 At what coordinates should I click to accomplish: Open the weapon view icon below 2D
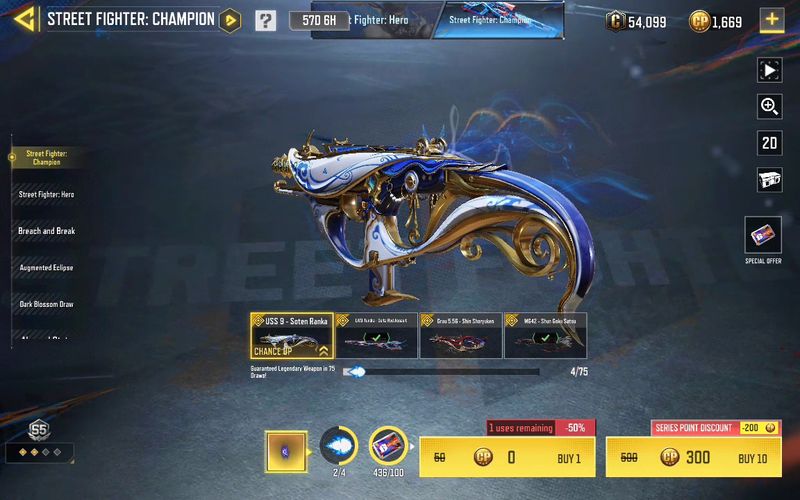tap(769, 180)
